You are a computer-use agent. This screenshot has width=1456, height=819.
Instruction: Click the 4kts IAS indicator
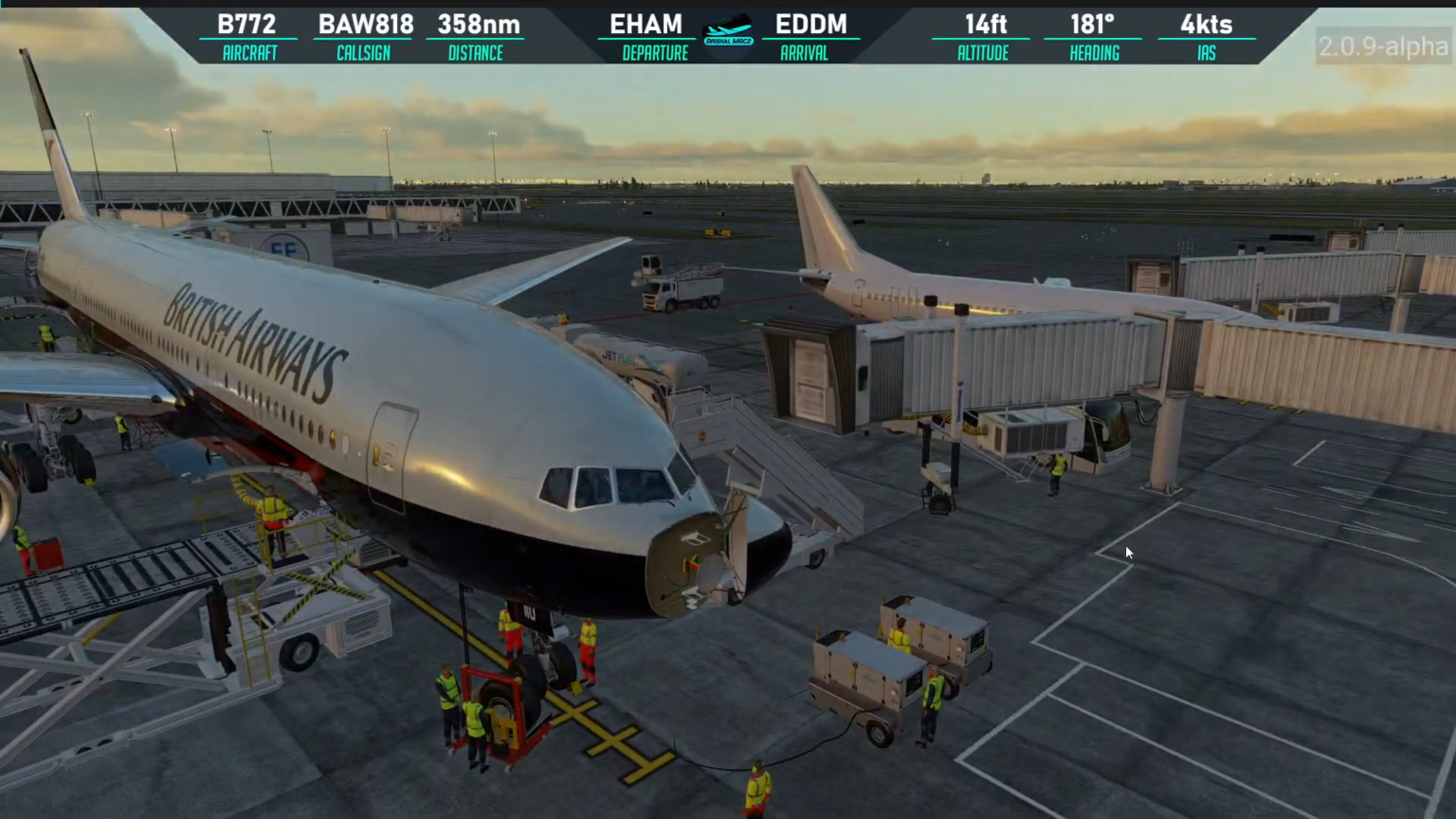click(x=1207, y=25)
